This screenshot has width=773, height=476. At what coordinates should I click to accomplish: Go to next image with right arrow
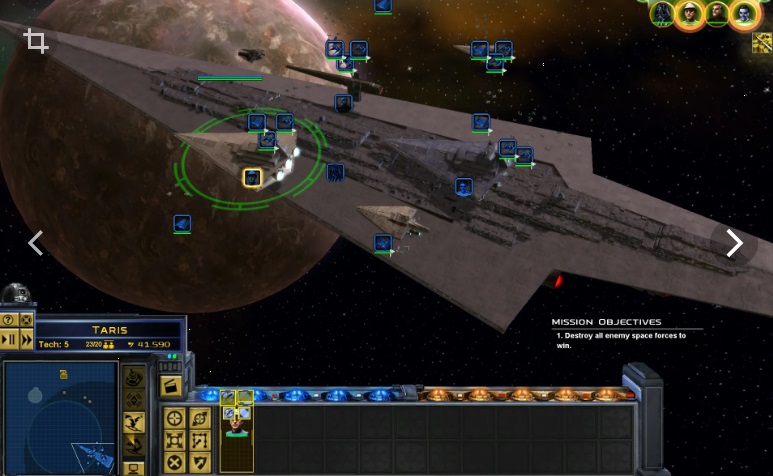(x=735, y=243)
